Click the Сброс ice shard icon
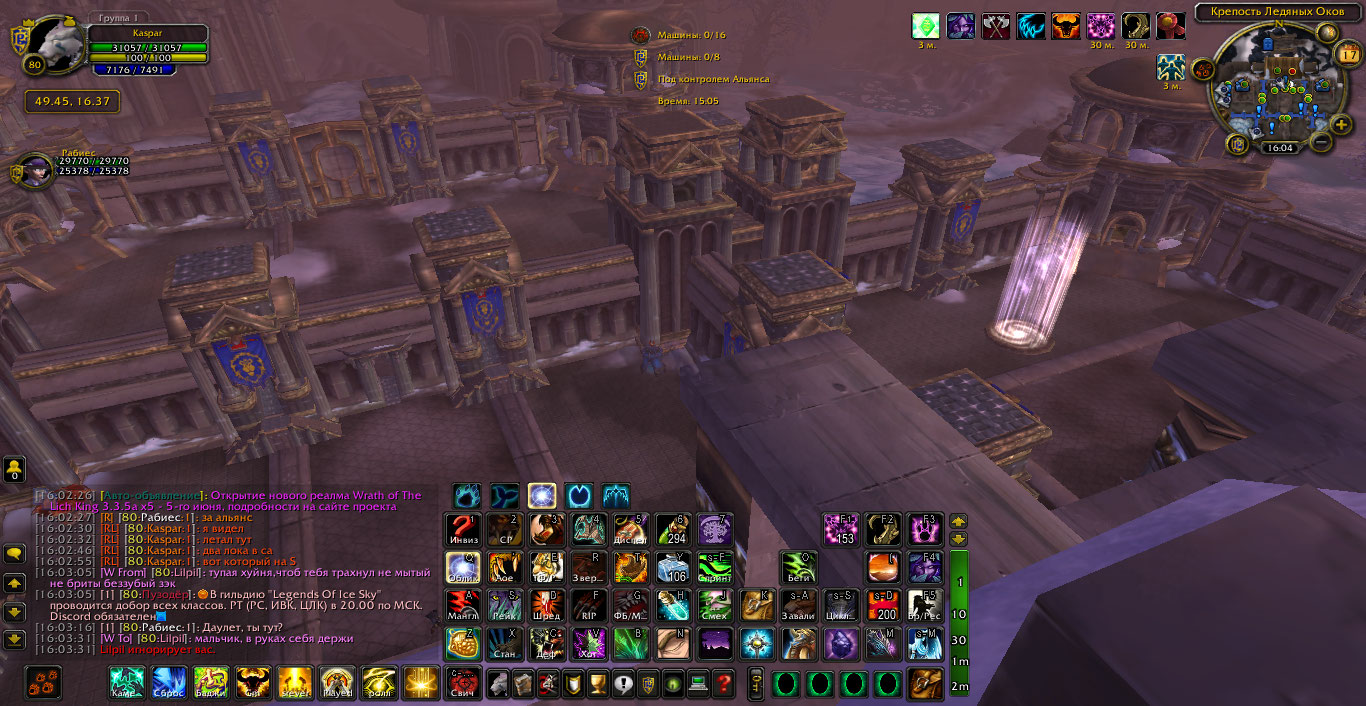Image resolution: width=1366 pixels, height=706 pixels. click(168, 683)
